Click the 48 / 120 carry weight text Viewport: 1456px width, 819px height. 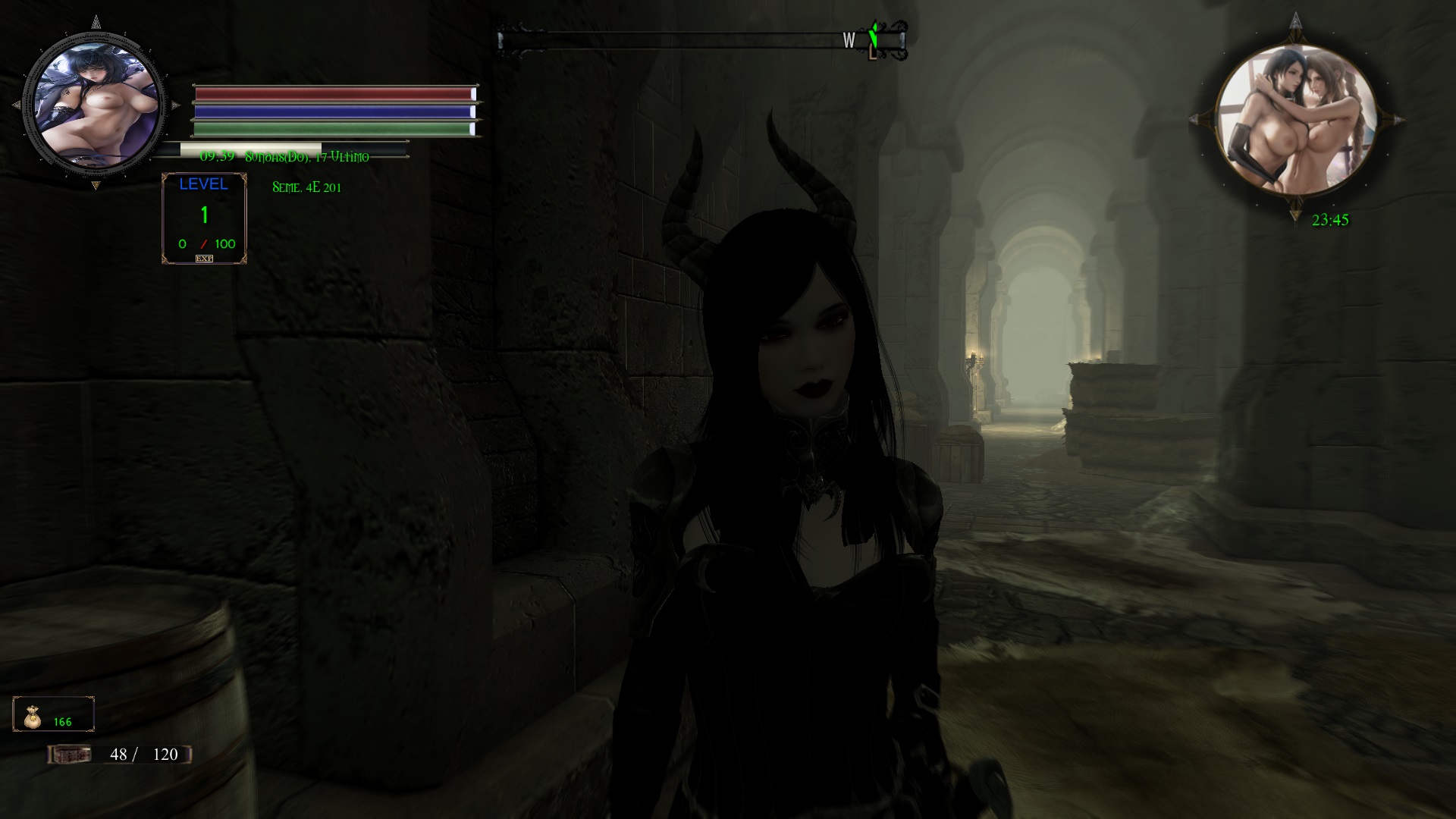click(146, 755)
